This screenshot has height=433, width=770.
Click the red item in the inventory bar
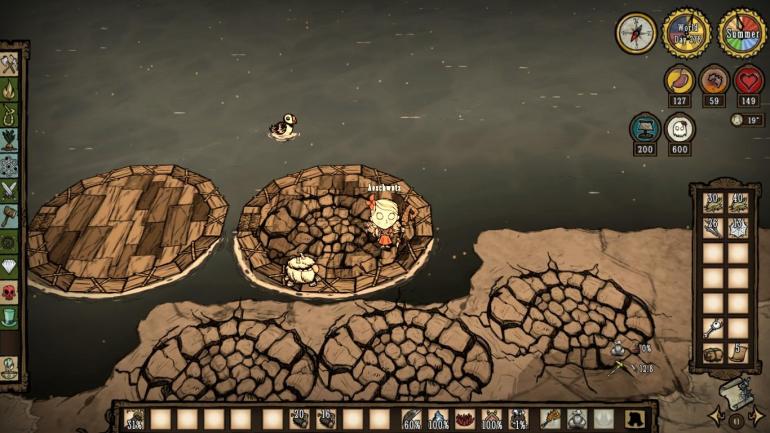tap(465, 419)
